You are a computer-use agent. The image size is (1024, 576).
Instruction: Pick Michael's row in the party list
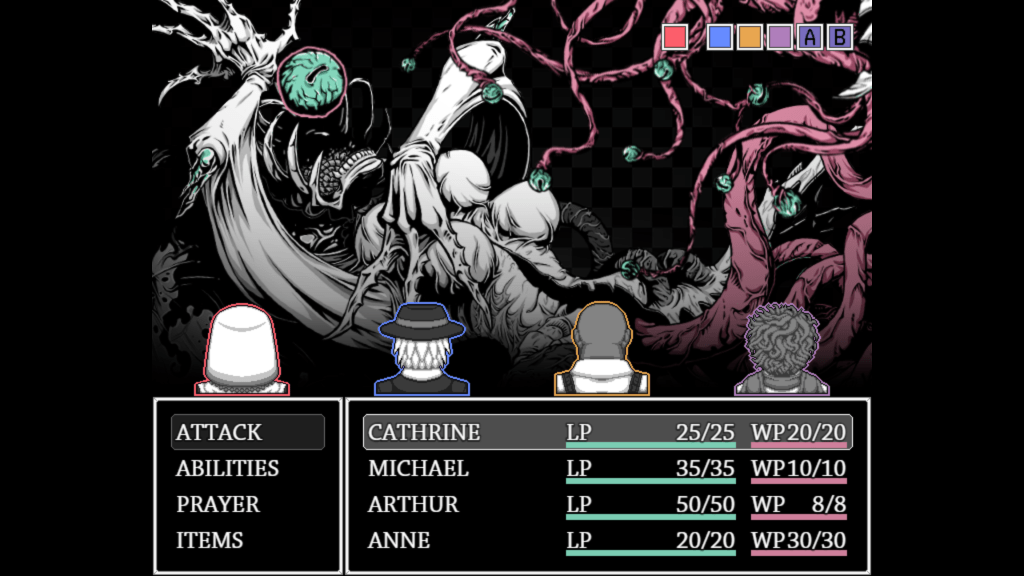[x=607, y=468]
